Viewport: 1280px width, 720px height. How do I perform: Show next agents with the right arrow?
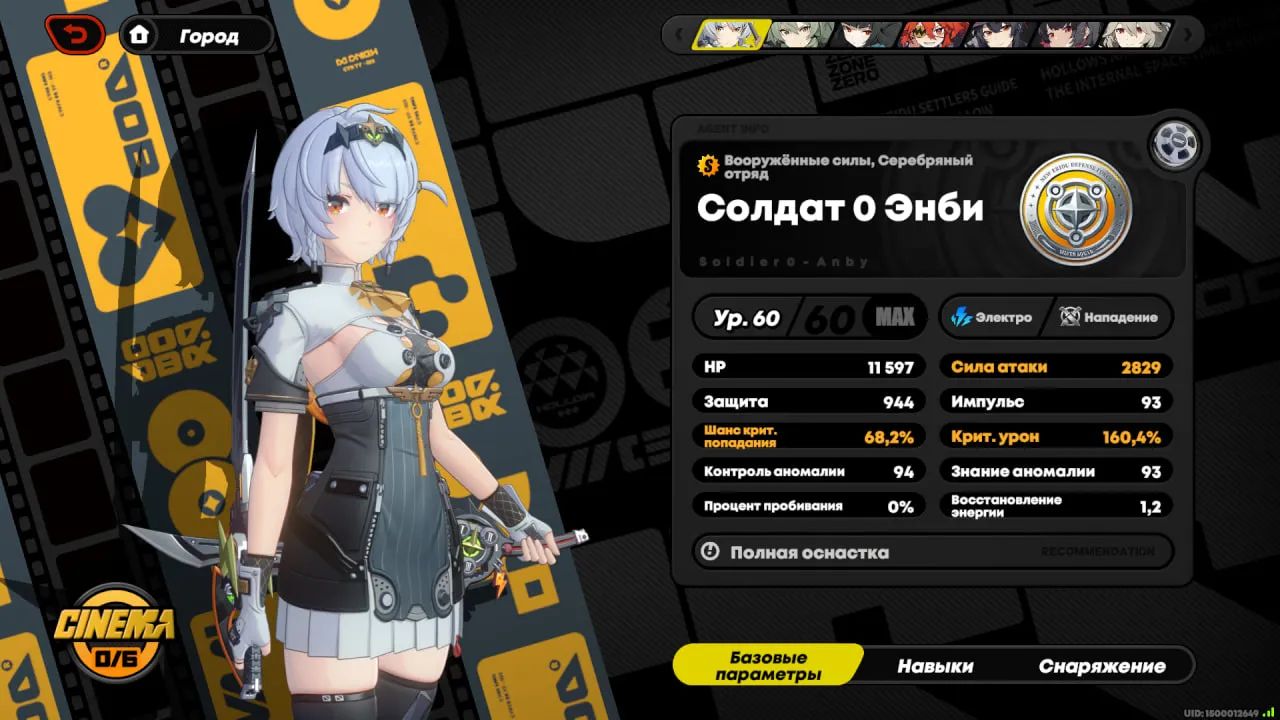click(x=1188, y=35)
